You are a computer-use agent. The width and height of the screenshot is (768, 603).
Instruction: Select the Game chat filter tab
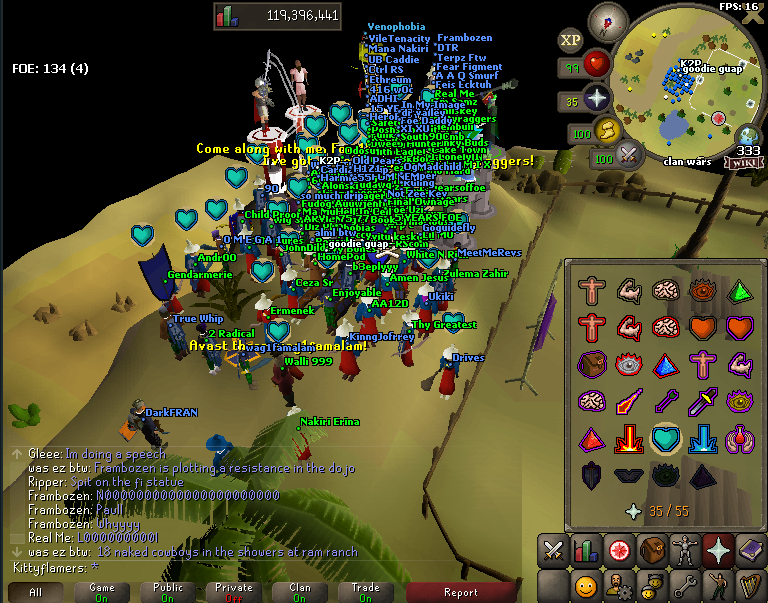click(101, 592)
